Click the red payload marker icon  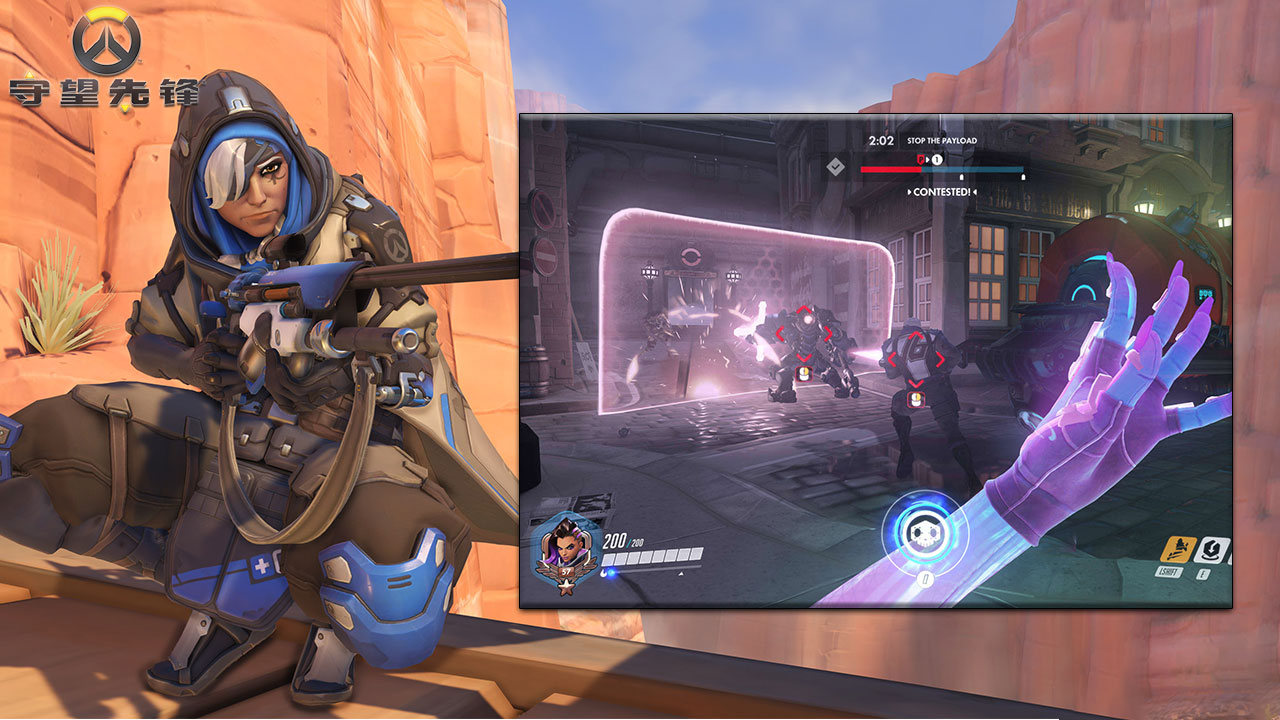(x=922, y=159)
